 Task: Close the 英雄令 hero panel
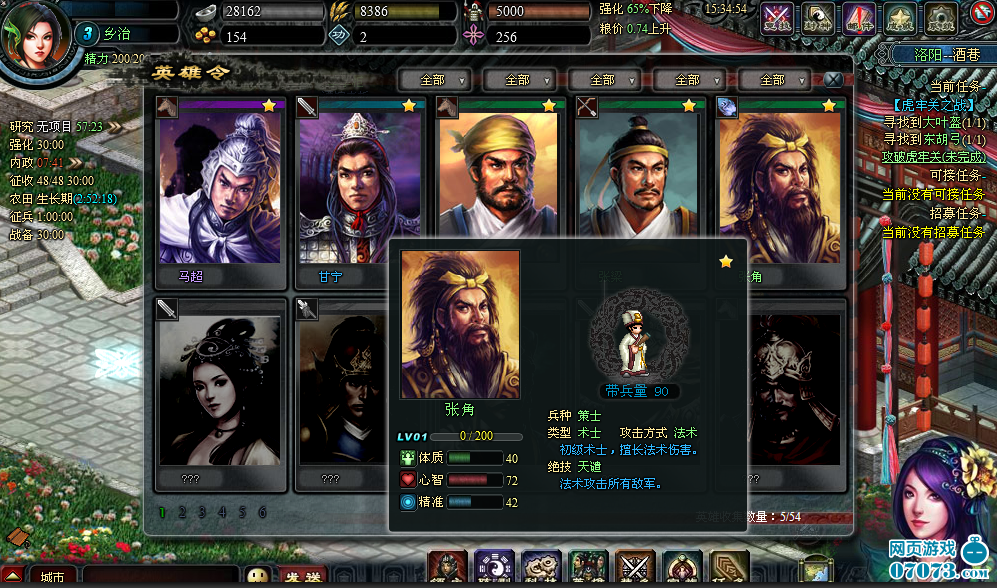coord(833,79)
